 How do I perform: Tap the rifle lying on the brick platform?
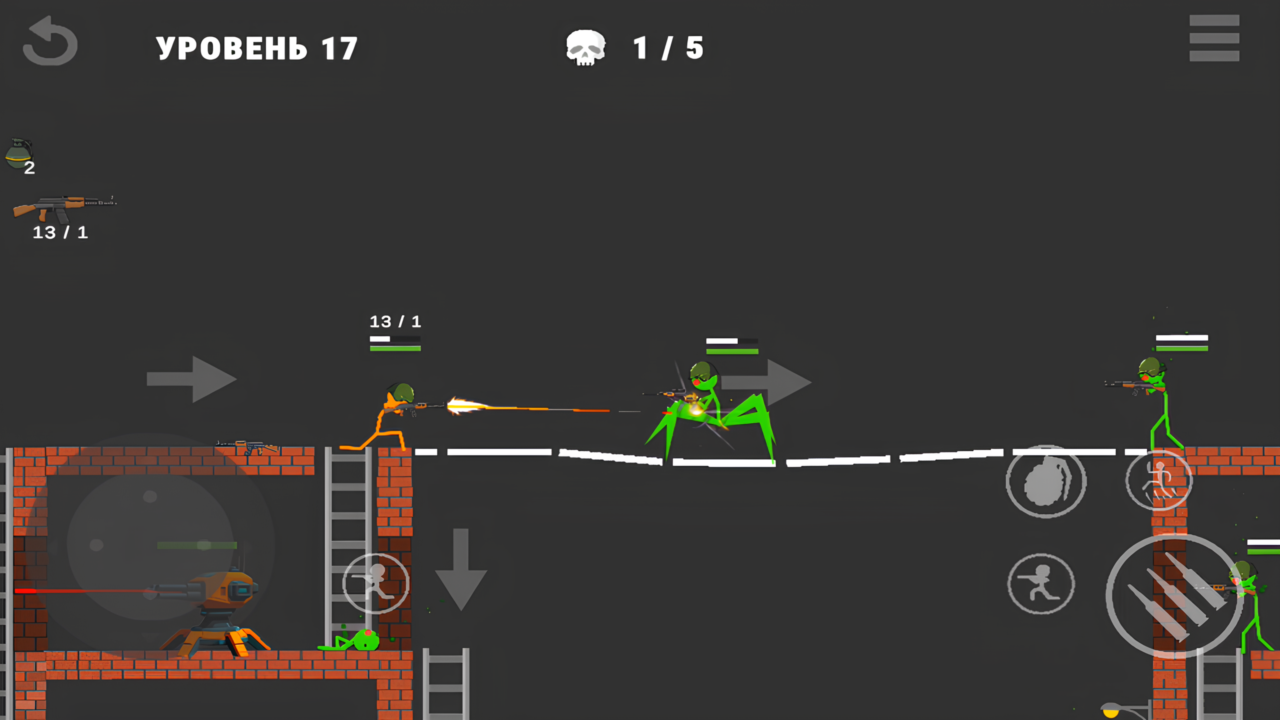click(x=253, y=443)
